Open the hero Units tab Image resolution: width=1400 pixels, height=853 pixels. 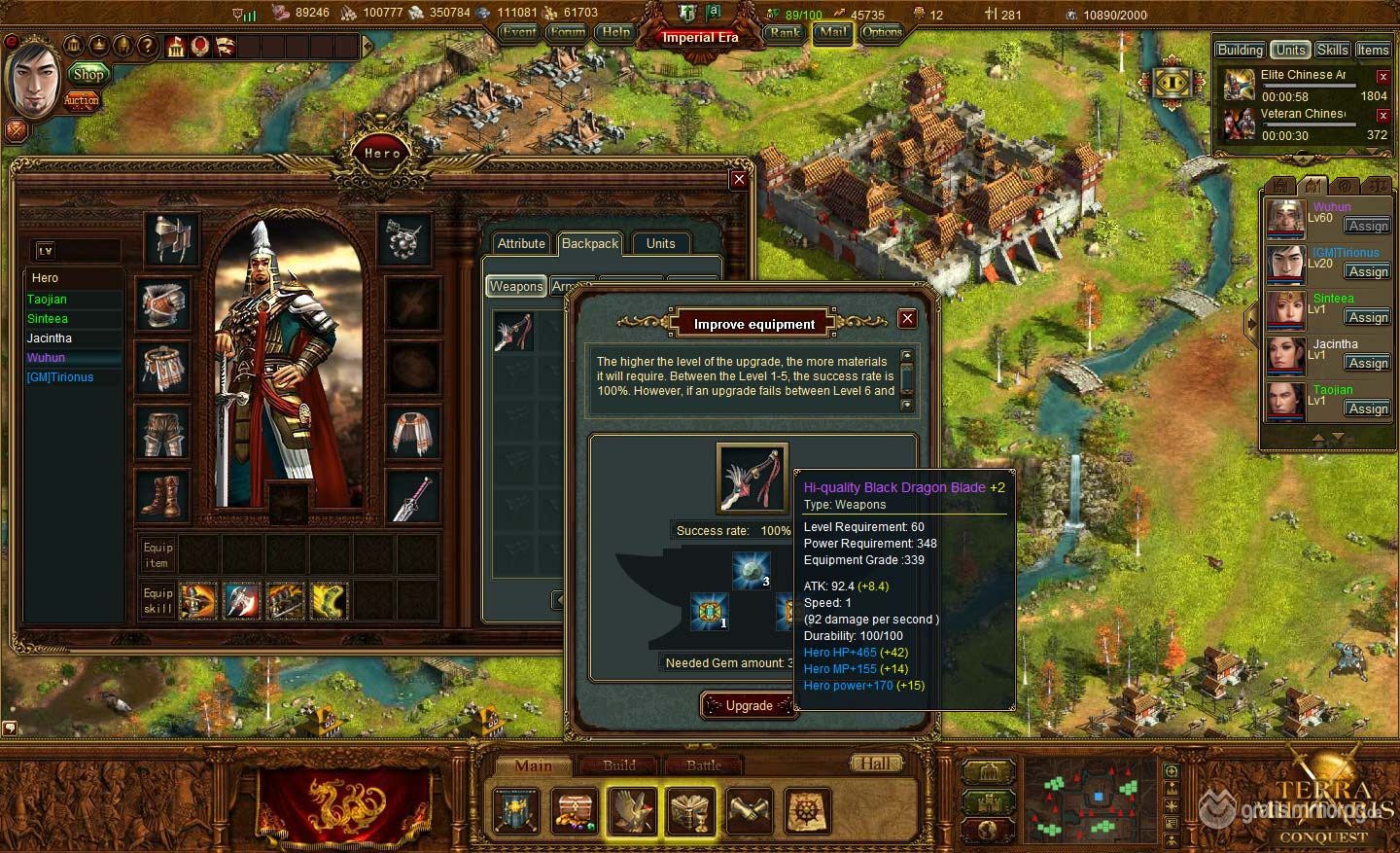point(660,243)
